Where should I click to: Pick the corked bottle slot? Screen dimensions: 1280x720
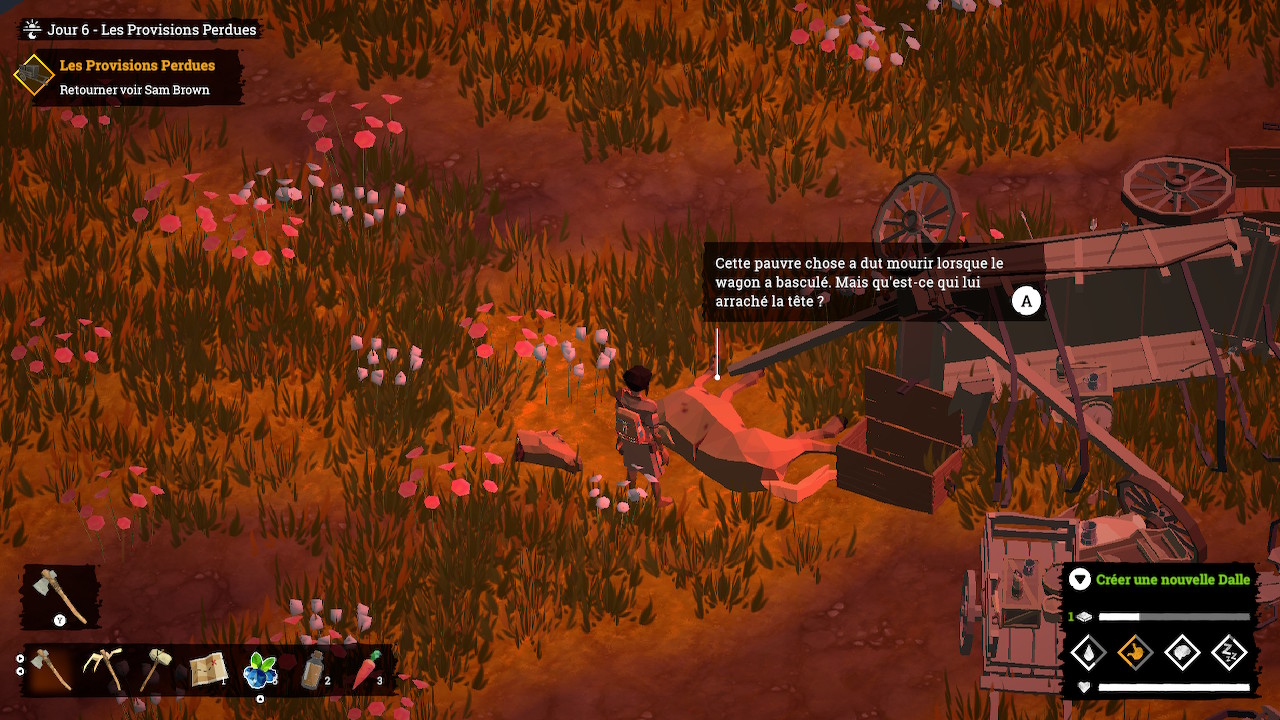point(314,669)
